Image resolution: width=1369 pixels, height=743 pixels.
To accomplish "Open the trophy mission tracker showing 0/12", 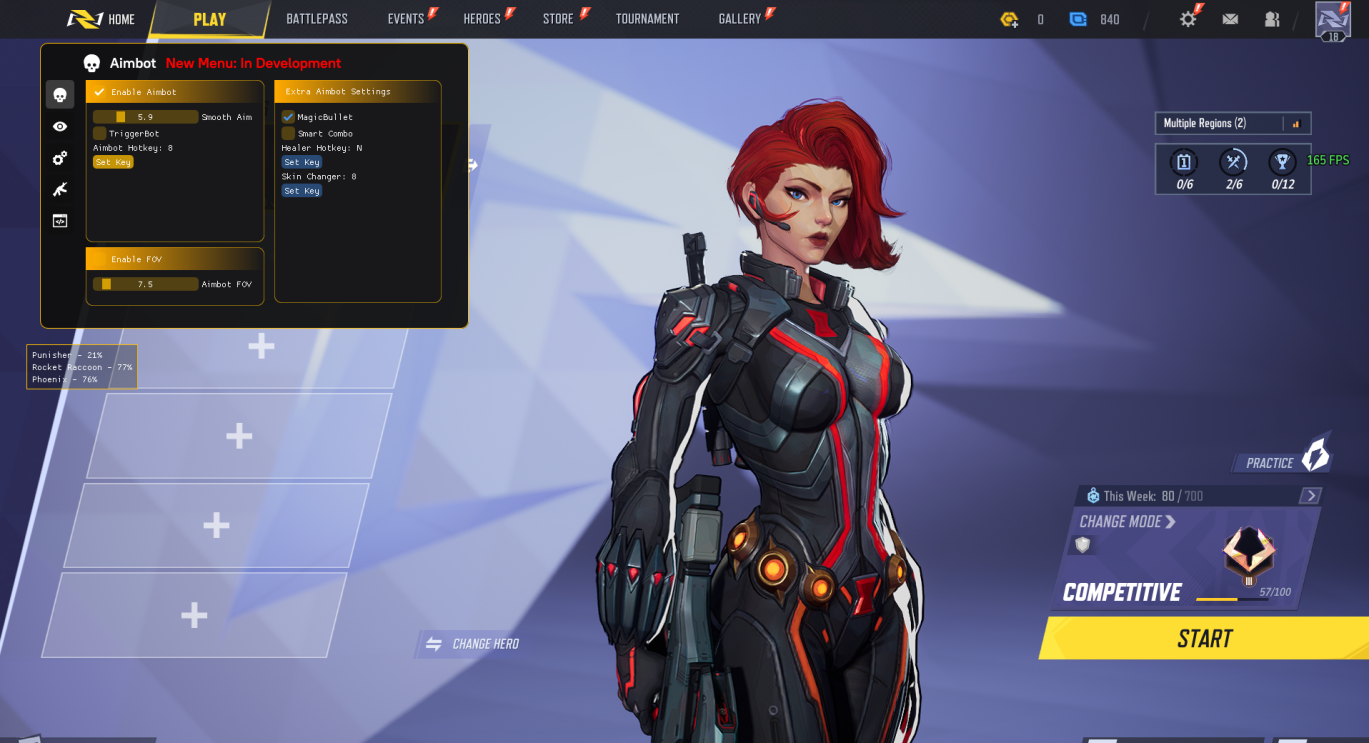I will click(1282, 168).
